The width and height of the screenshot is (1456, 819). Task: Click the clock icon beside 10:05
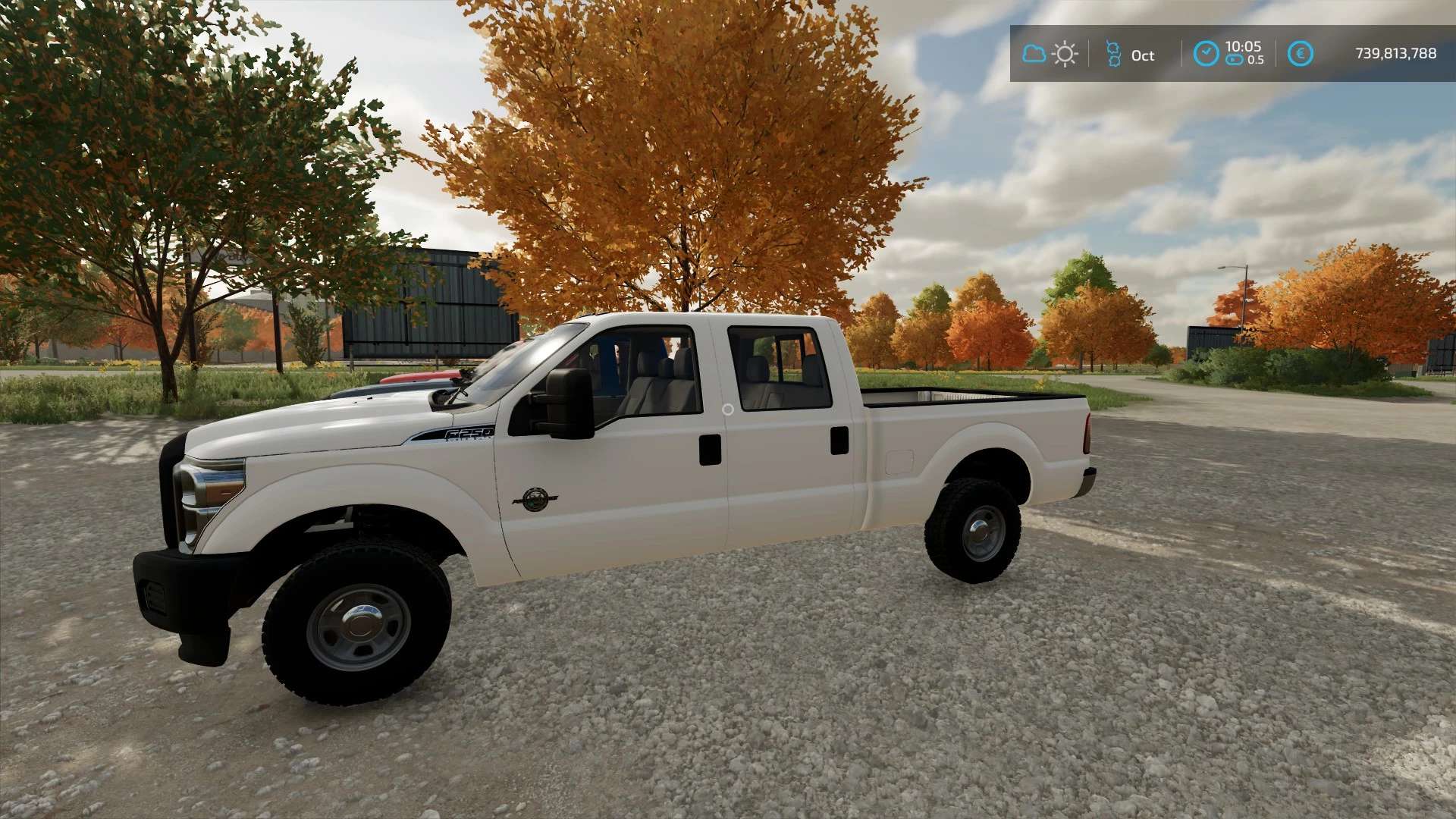(x=1206, y=54)
